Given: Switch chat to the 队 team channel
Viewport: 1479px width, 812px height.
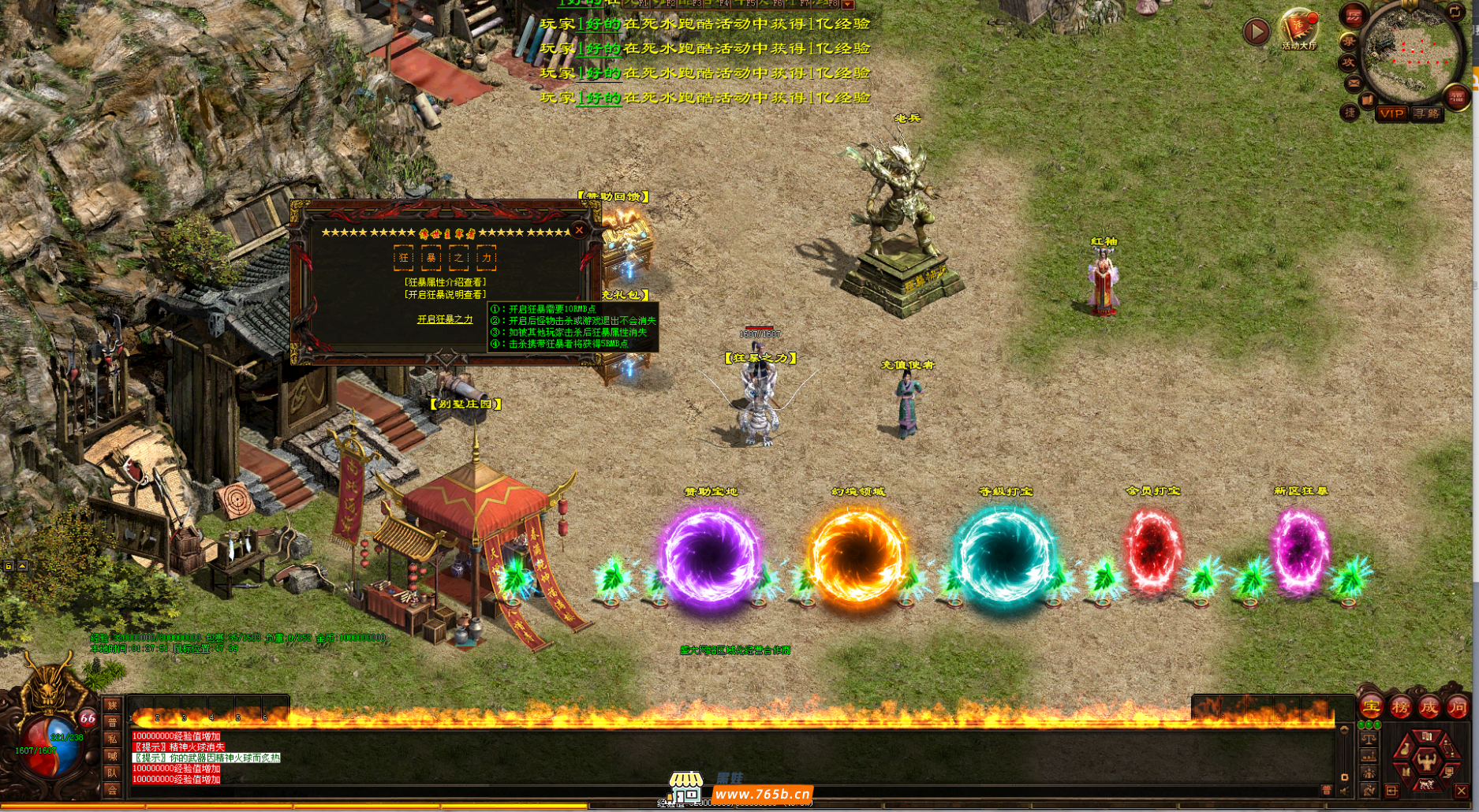Looking at the screenshot, I should point(112,773).
